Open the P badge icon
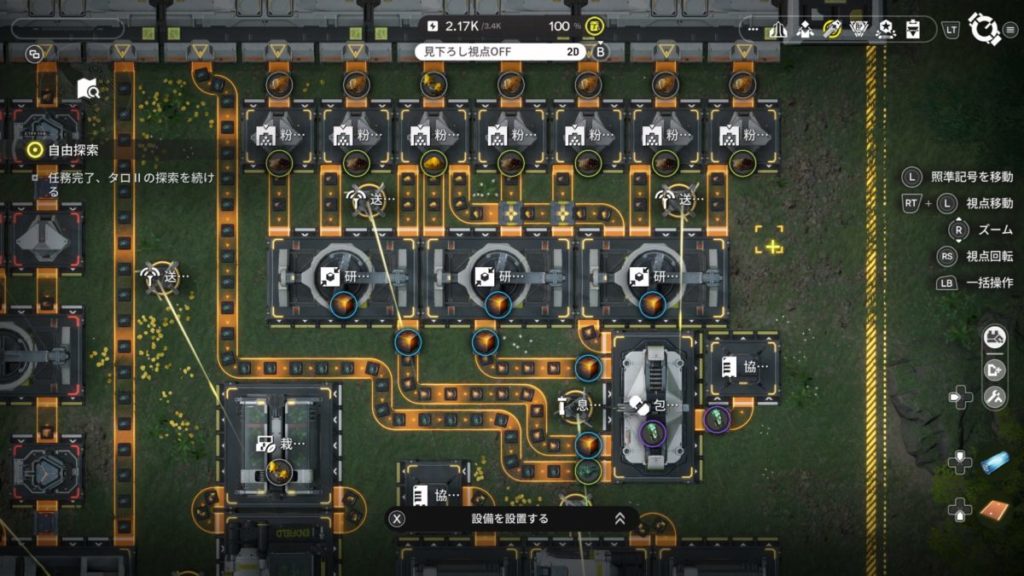This screenshot has height=576, width=1024. 858,29
